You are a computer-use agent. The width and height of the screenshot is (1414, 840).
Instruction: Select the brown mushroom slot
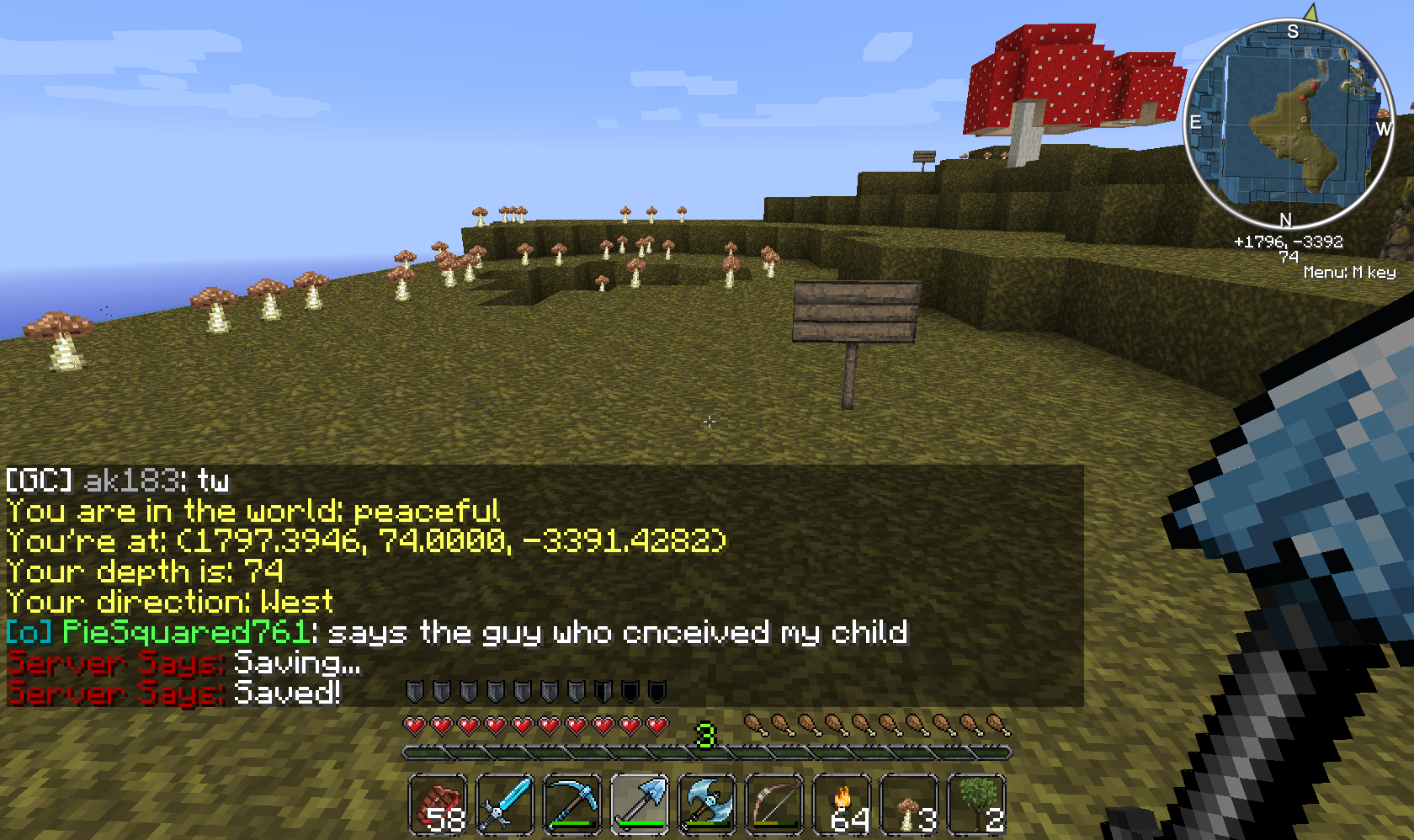point(909,805)
